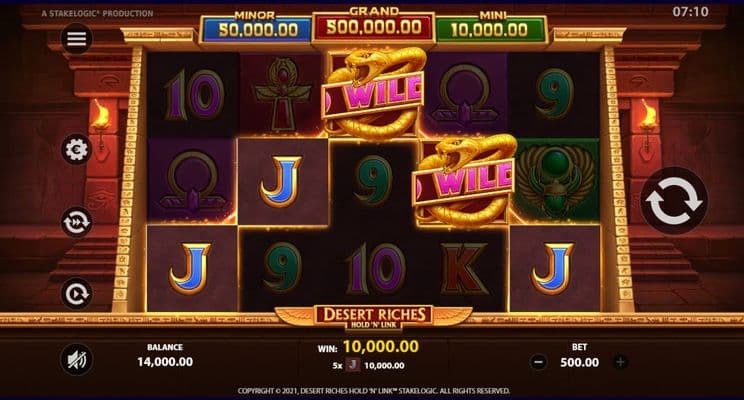
Task: Toggle the muted sound speaker icon
Action: [x=77, y=359]
